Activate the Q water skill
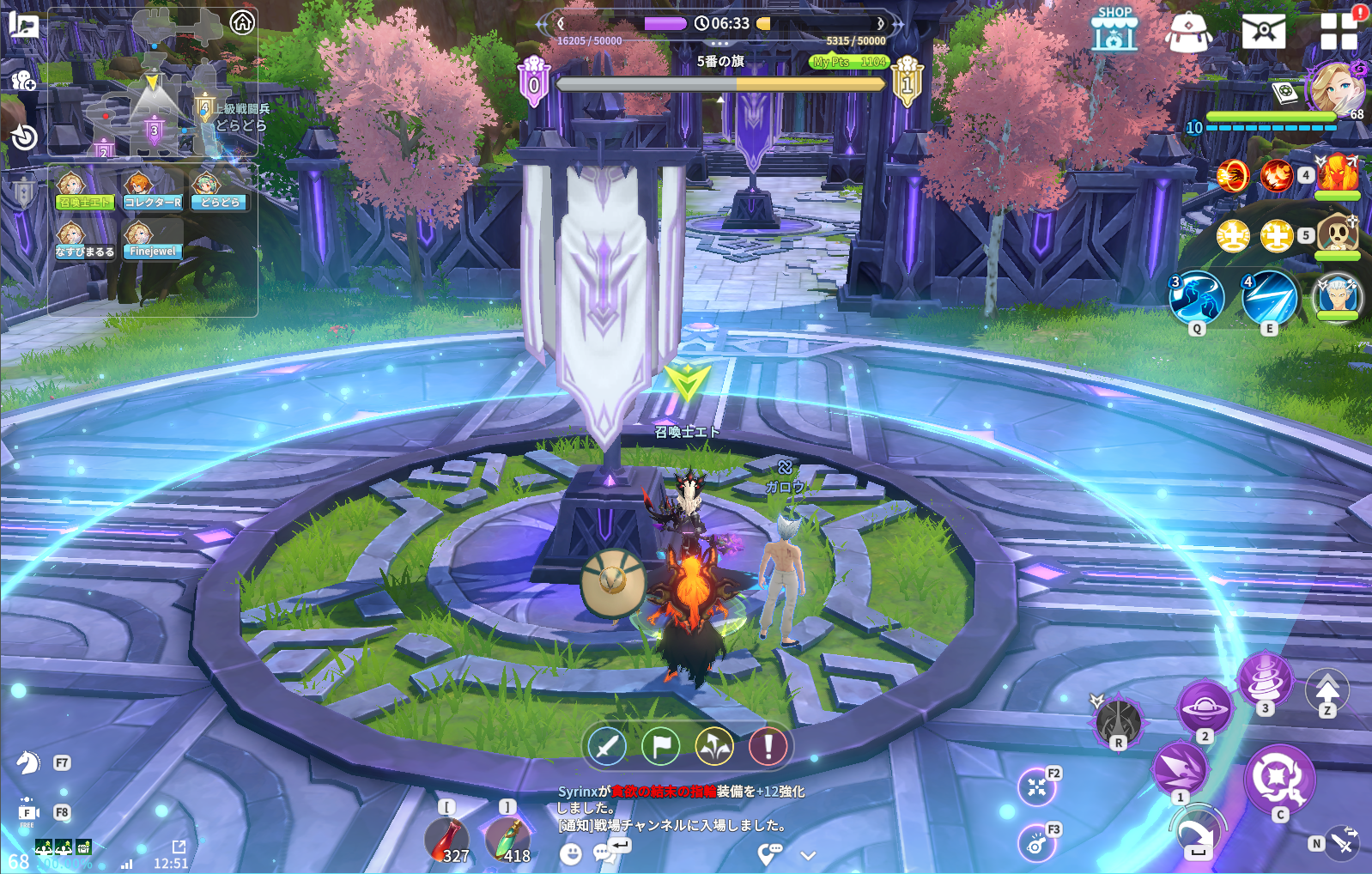This screenshot has width=1372, height=874. pos(1197,298)
